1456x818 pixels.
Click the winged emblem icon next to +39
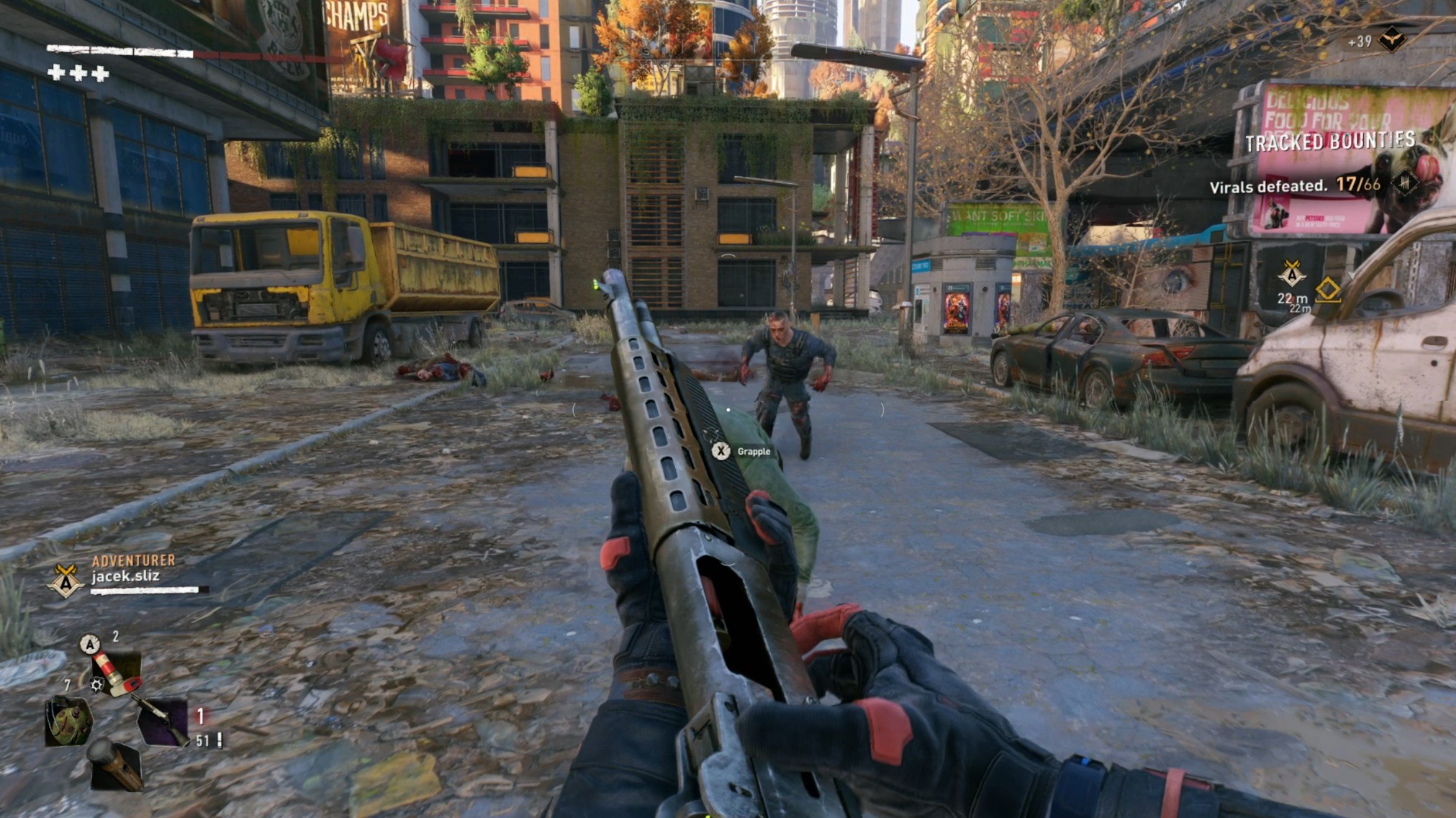click(x=1391, y=41)
